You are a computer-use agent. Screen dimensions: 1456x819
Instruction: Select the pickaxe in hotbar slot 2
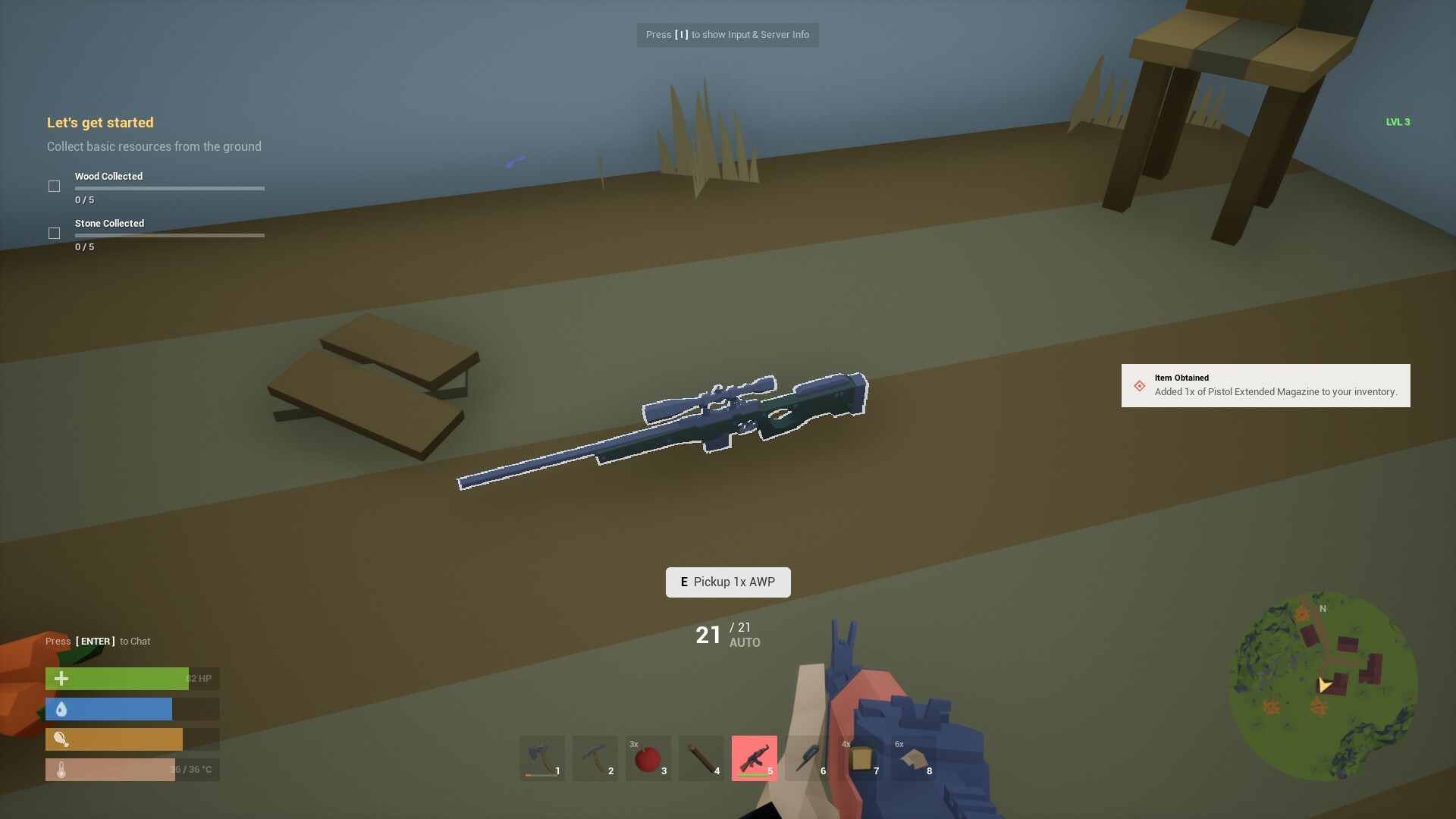coord(595,758)
